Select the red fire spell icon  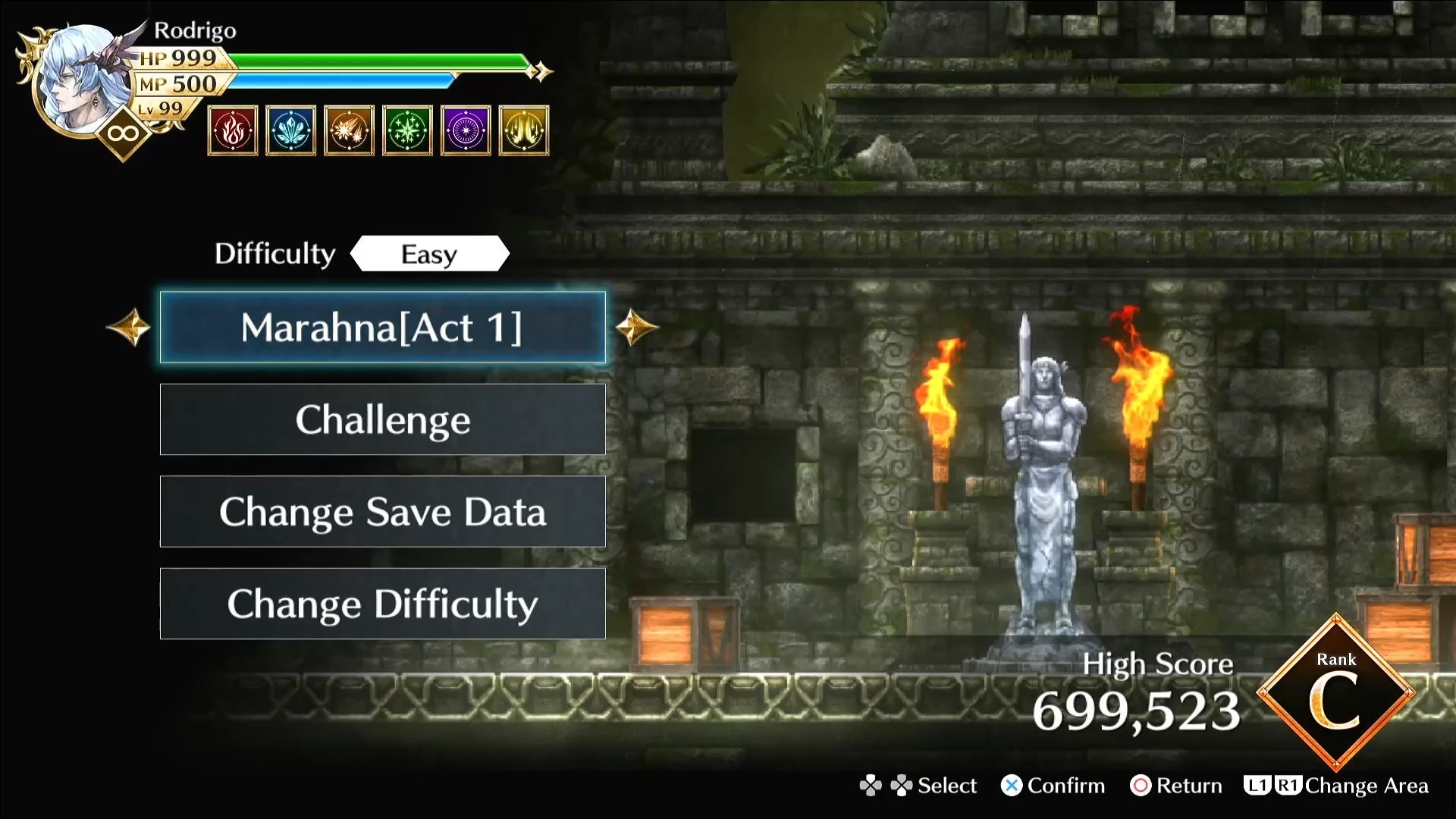pyautogui.click(x=233, y=130)
